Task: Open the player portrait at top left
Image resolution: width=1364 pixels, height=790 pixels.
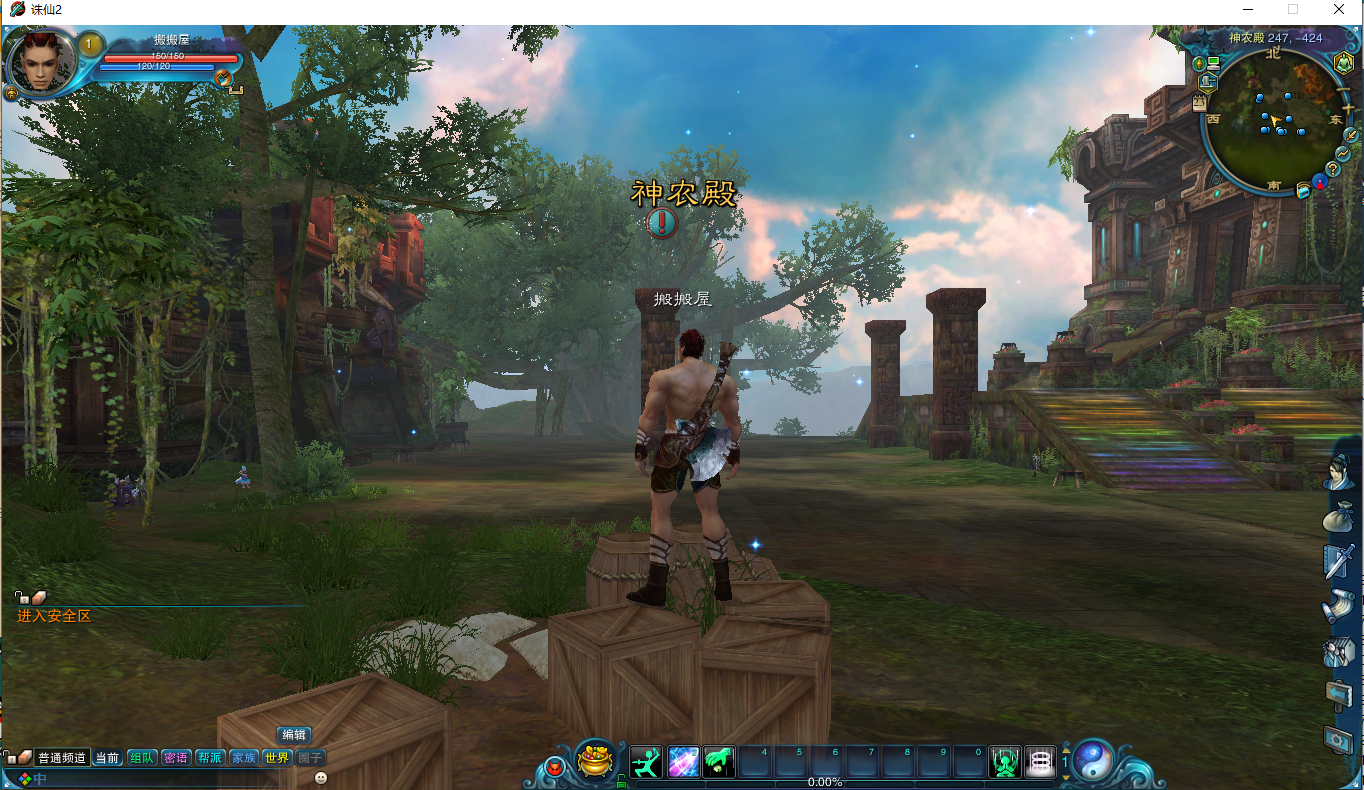Action: (42, 62)
